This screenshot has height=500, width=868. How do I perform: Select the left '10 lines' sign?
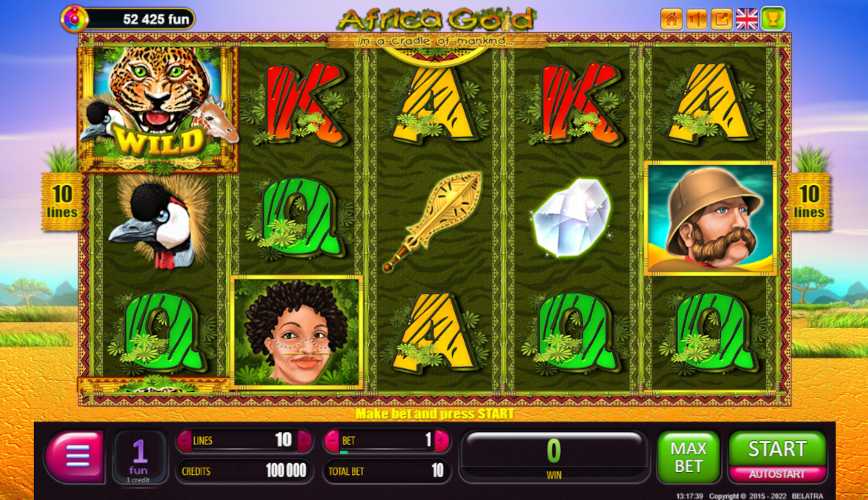pyautogui.click(x=62, y=201)
